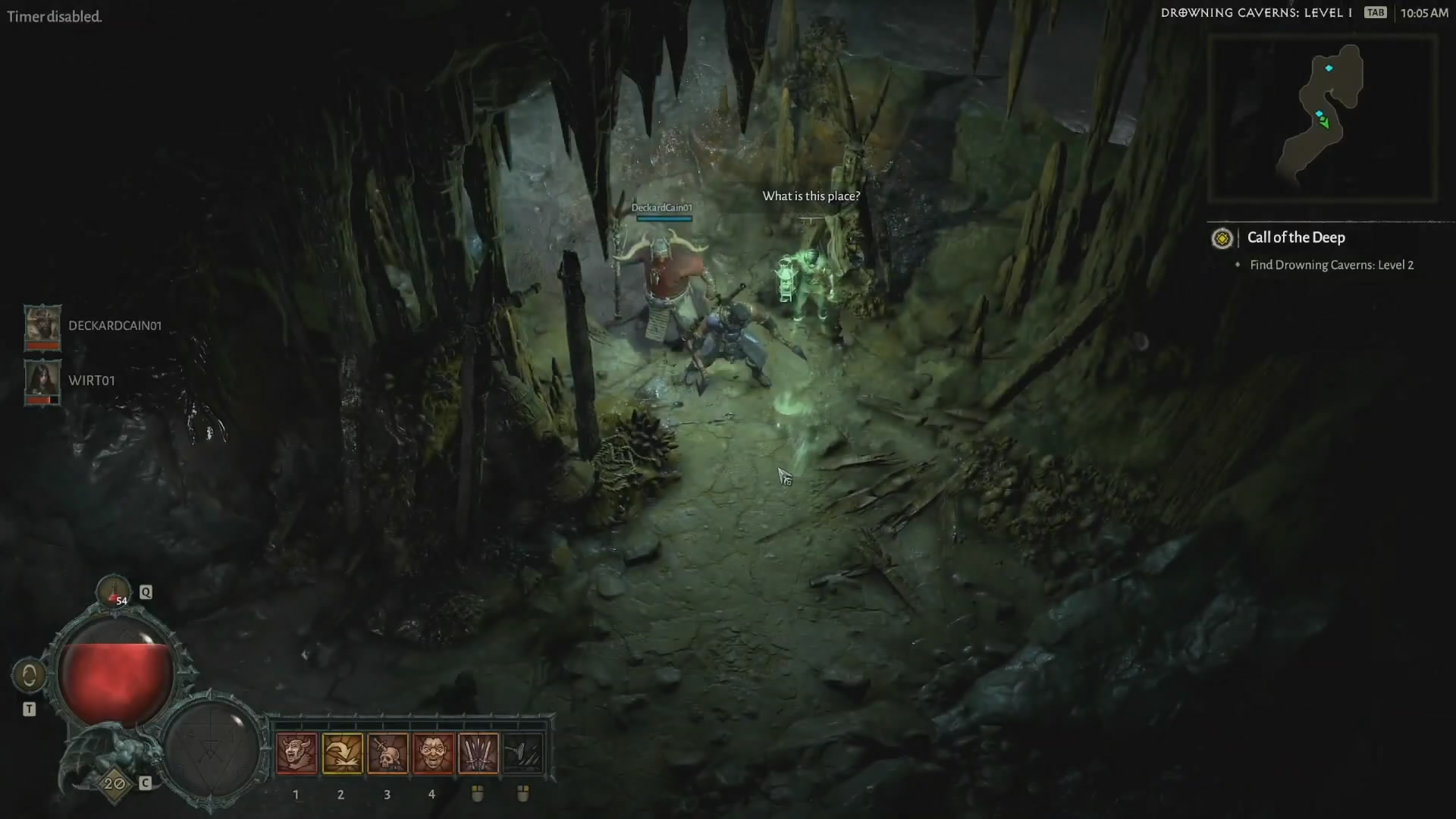Open the character level 20 badge
1456x819 pixels.
115,783
